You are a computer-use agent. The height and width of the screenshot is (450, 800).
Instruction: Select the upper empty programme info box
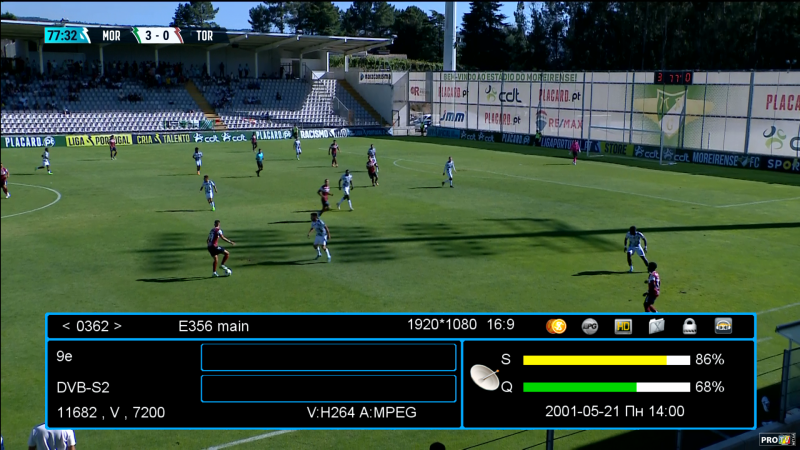click(x=328, y=357)
